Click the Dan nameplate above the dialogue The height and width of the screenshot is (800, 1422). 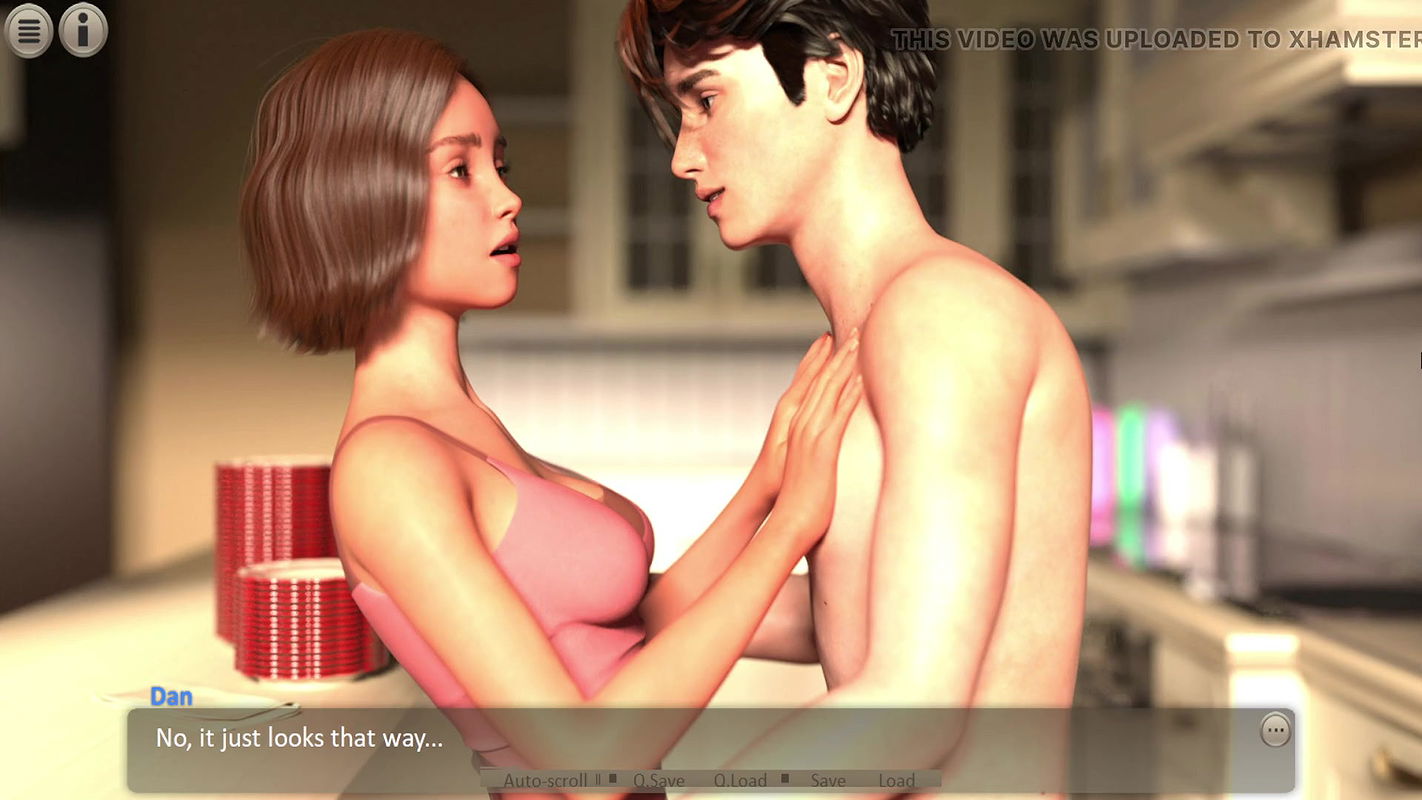[x=172, y=696]
